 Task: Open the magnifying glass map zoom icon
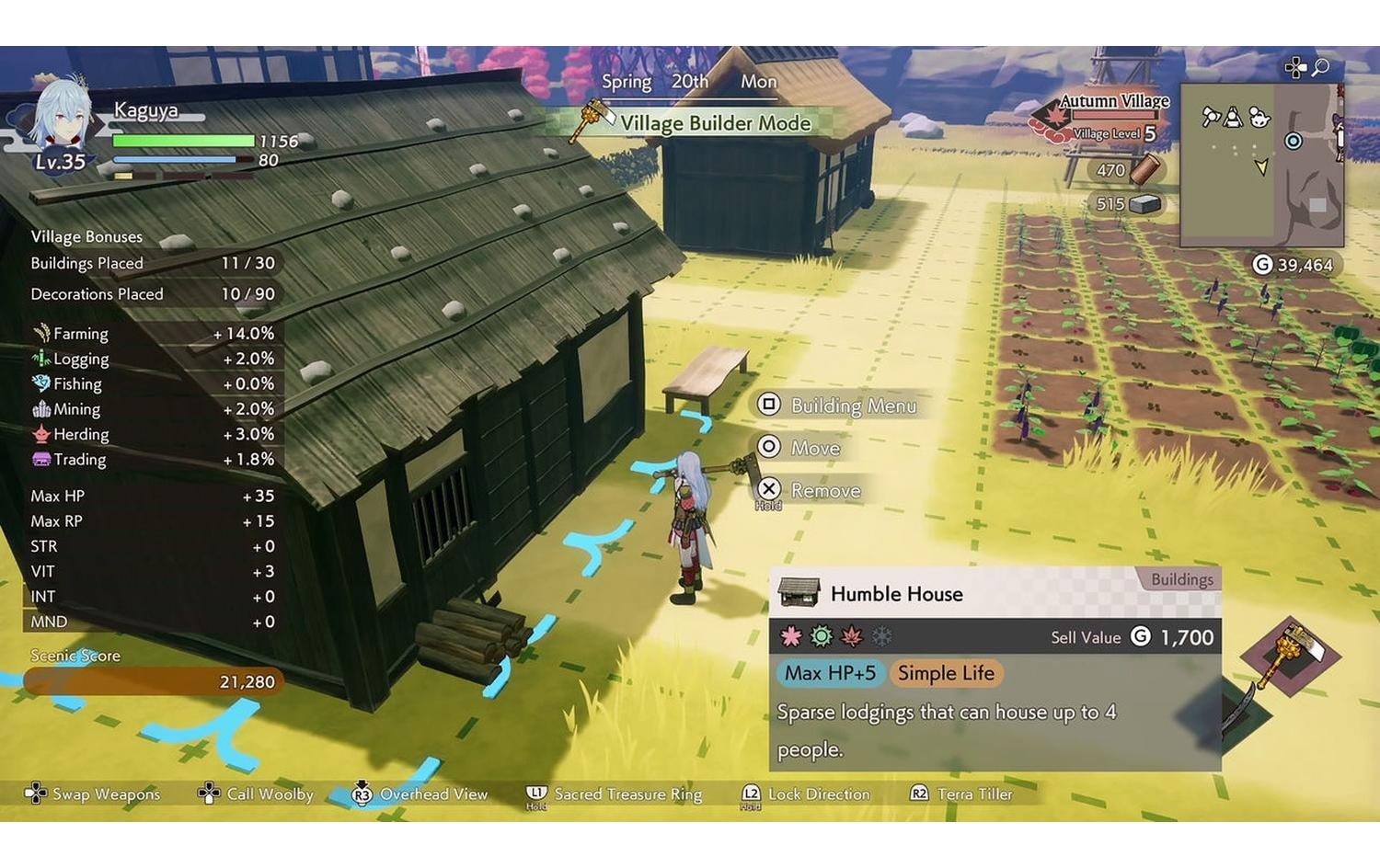pos(1319,66)
